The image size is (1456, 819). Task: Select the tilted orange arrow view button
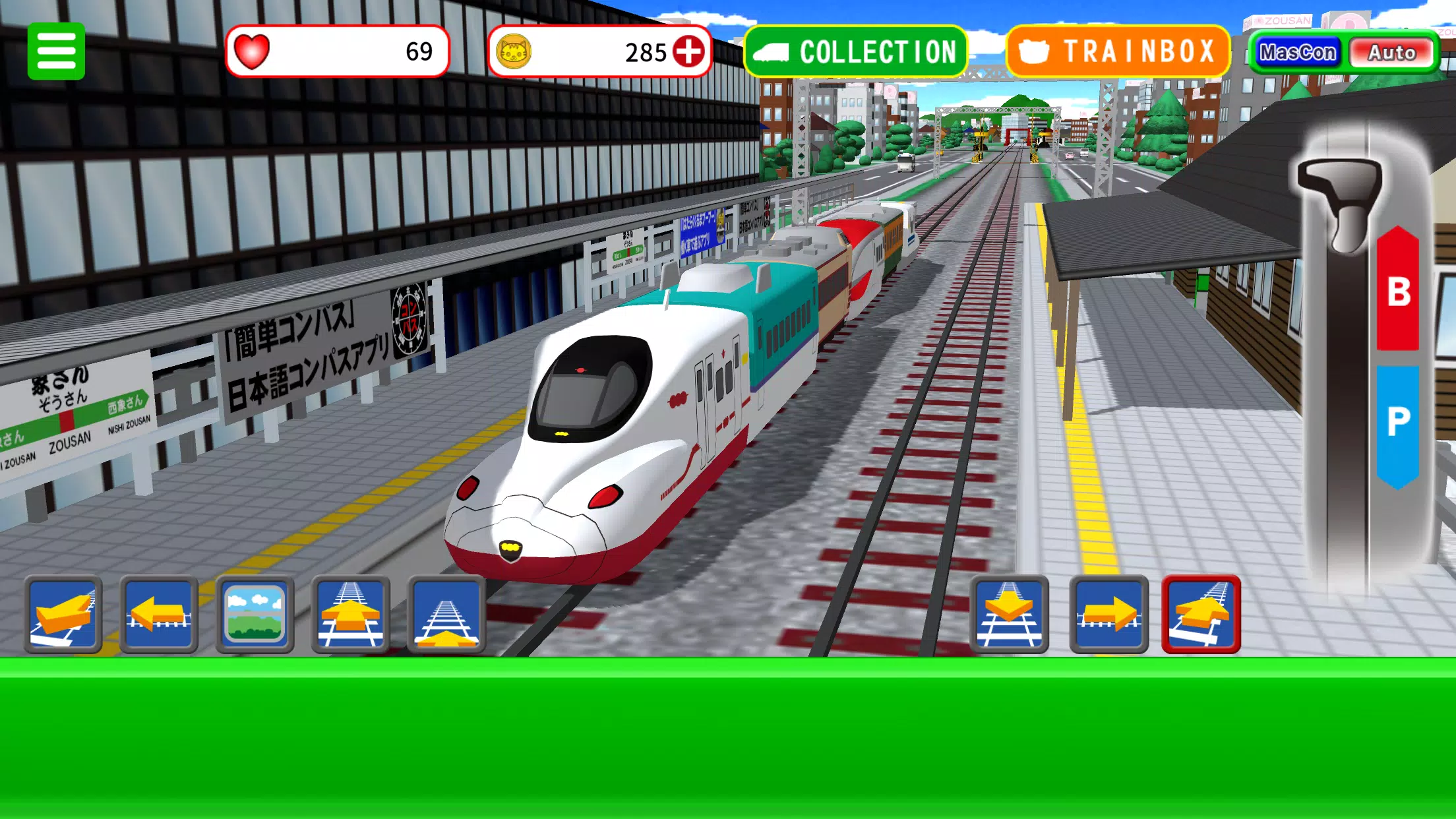pyautogui.click(x=63, y=615)
